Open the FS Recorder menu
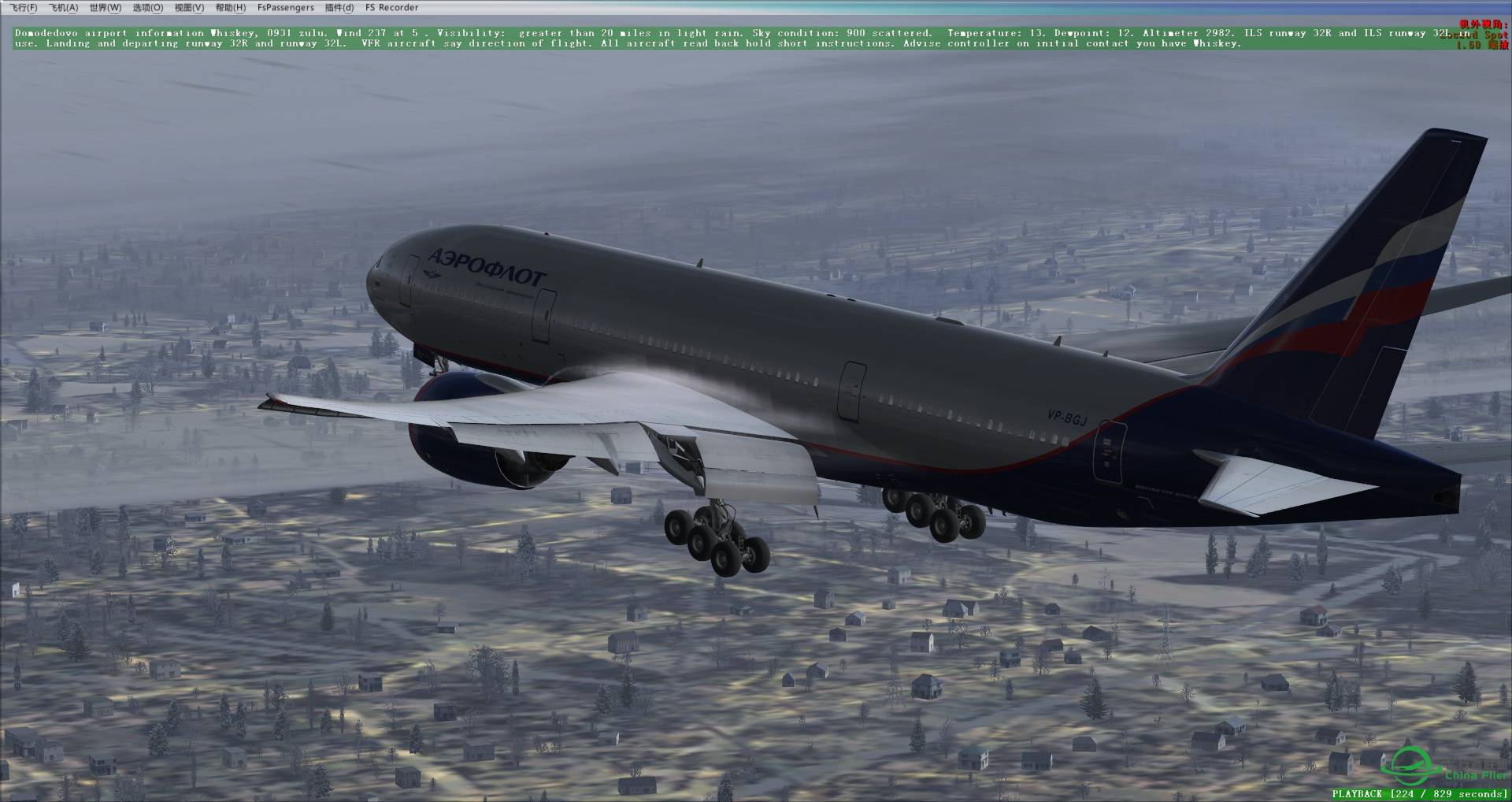 391,7
